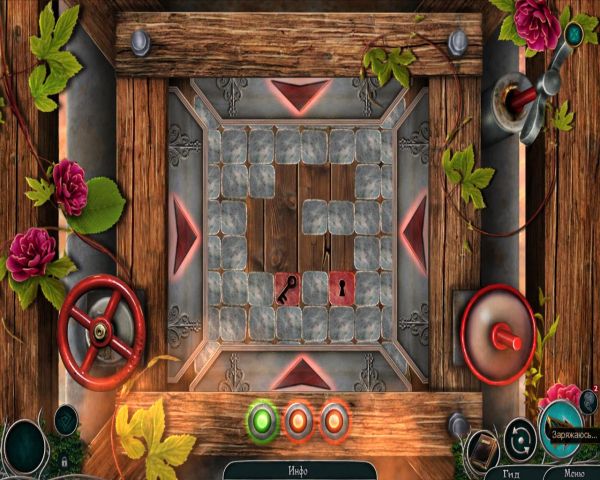Viewport: 600px width, 480px height.
Task: Click the circular arrows reset icon
Action: (518, 438)
